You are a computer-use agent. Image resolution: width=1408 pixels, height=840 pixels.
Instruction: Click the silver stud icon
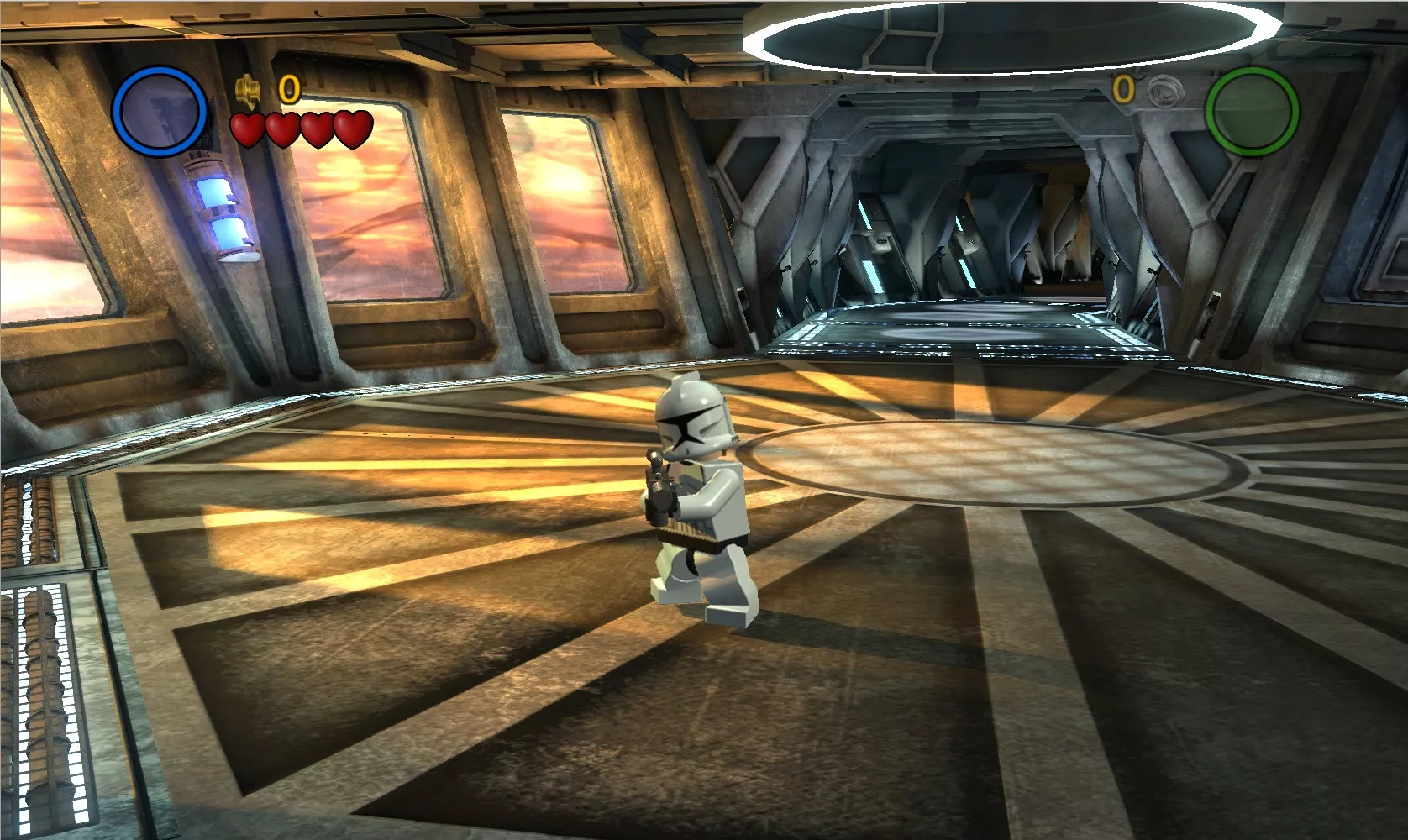click(1164, 88)
